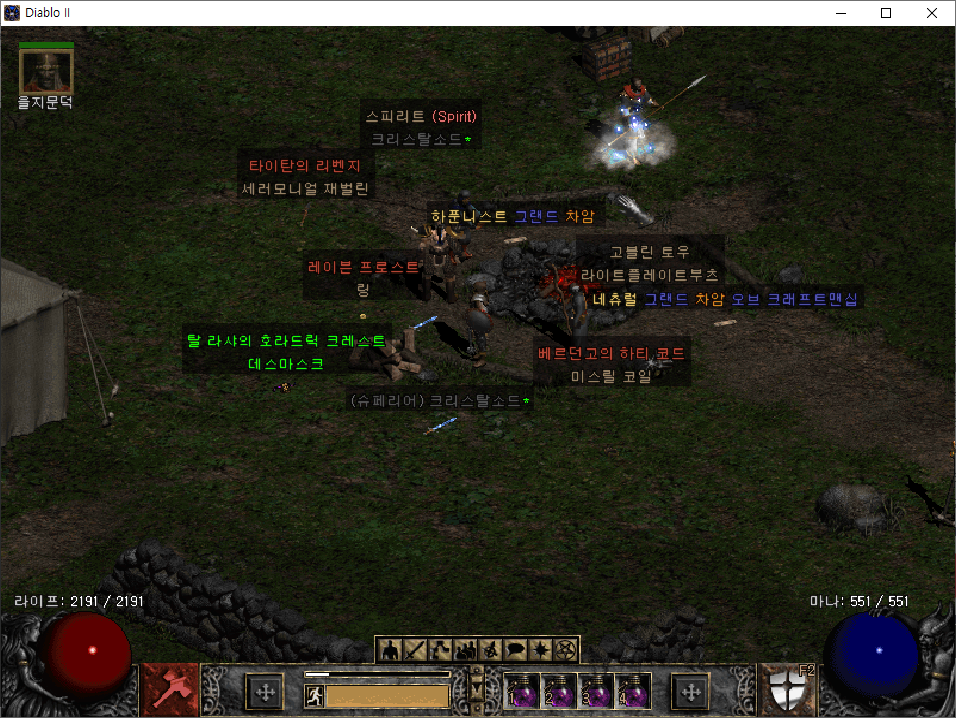
Task: Open the character stats screen button
Action: click(x=389, y=650)
